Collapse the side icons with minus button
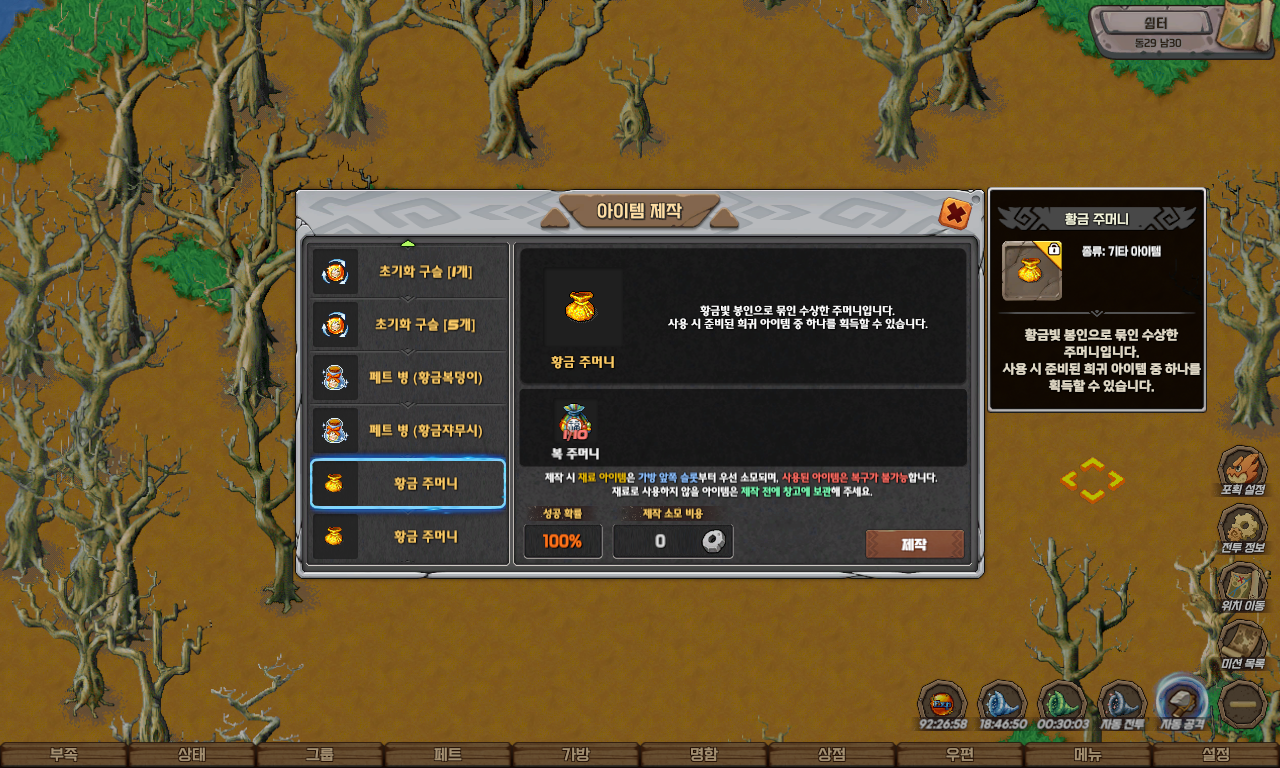The width and height of the screenshot is (1280, 768). coord(1245,703)
